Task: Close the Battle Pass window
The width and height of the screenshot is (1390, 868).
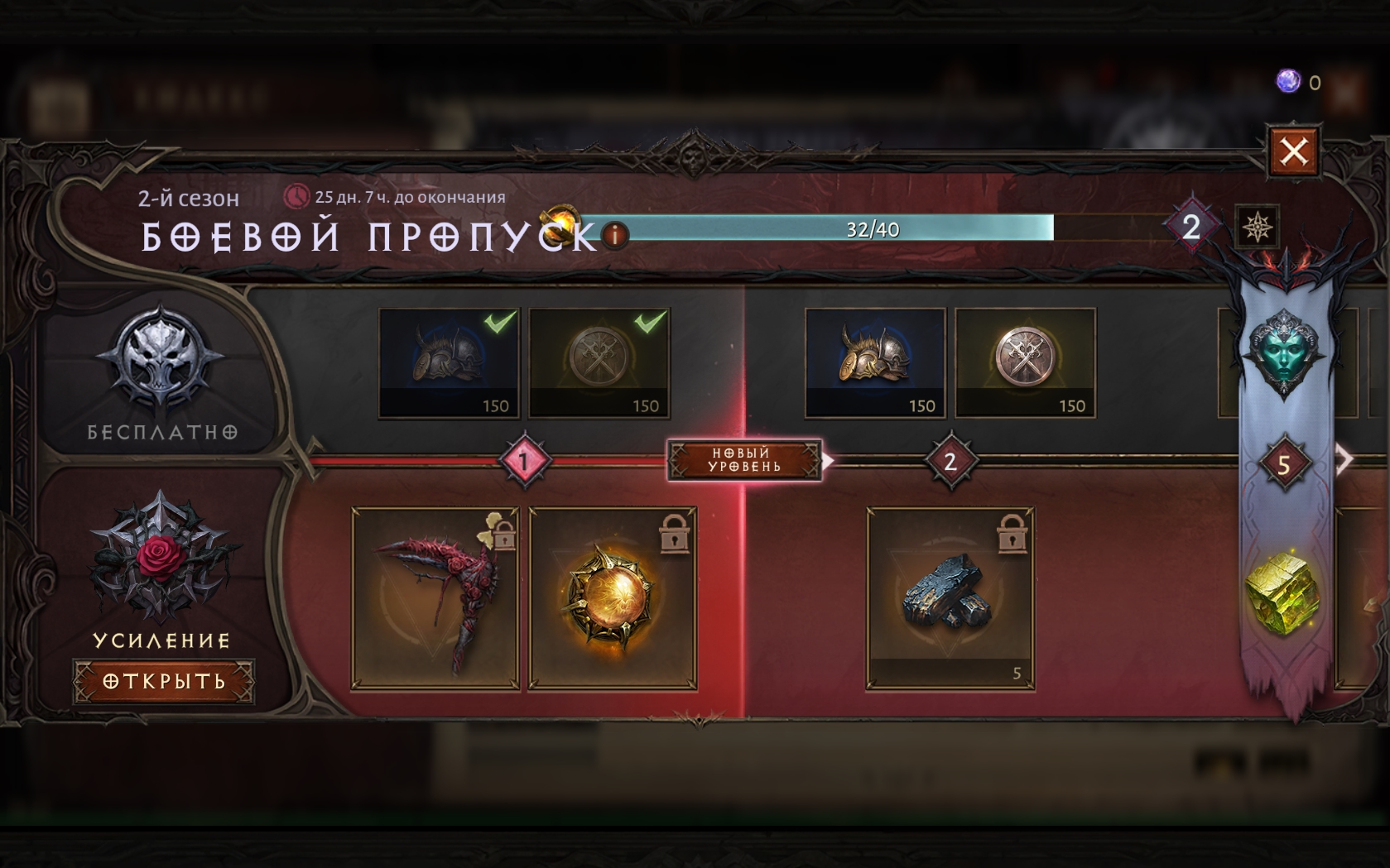Action: pos(1293,151)
